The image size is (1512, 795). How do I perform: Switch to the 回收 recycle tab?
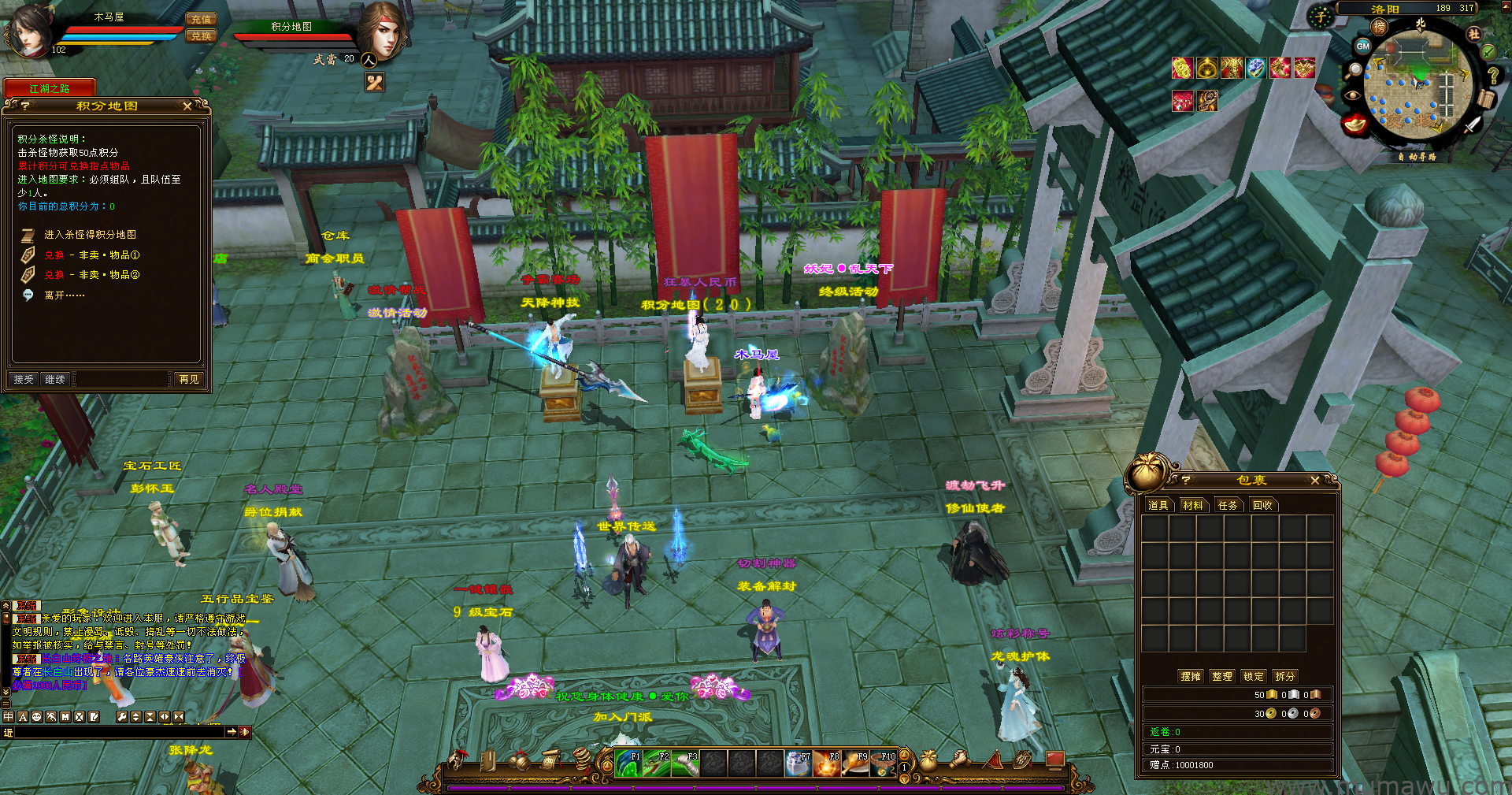[1262, 506]
